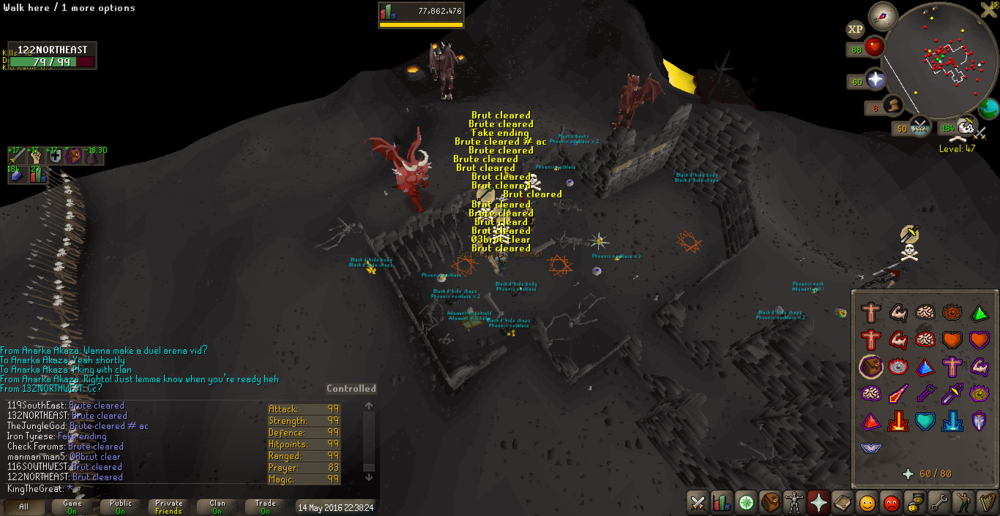The width and height of the screenshot is (1000, 516).
Task: Toggle the Trade chat filter
Action: click(x=265, y=507)
